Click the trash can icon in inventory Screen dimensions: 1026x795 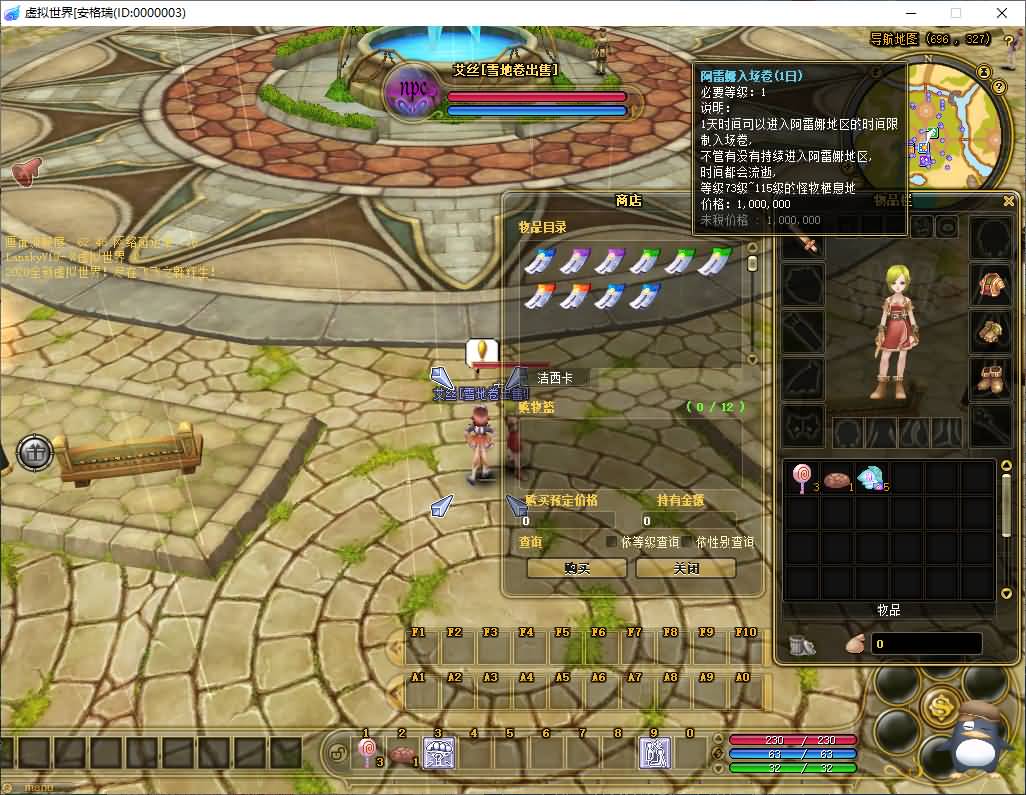click(x=801, y=645)
